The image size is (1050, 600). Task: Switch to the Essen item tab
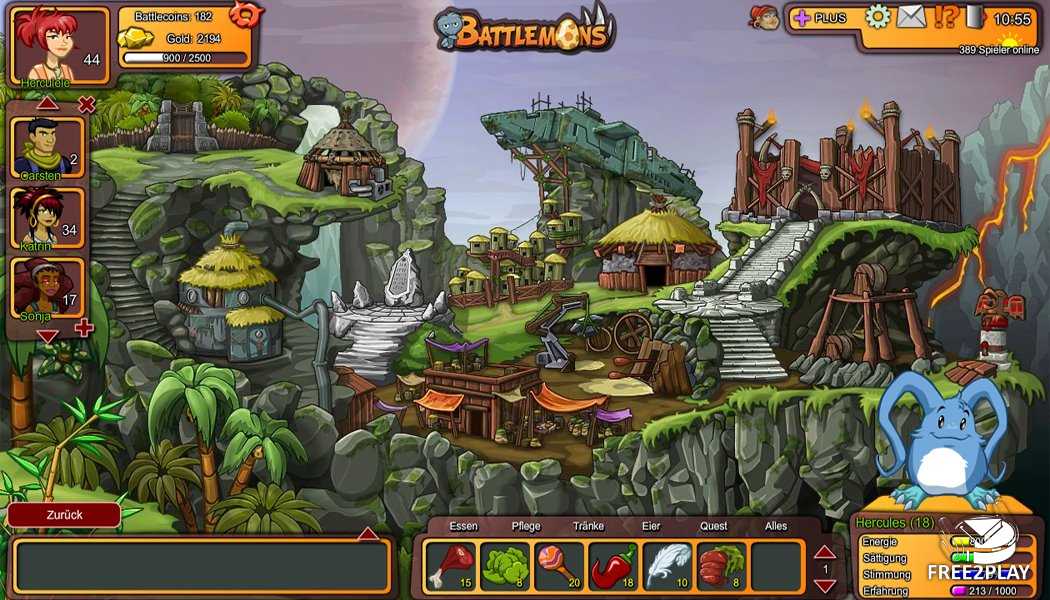point(463,526)
